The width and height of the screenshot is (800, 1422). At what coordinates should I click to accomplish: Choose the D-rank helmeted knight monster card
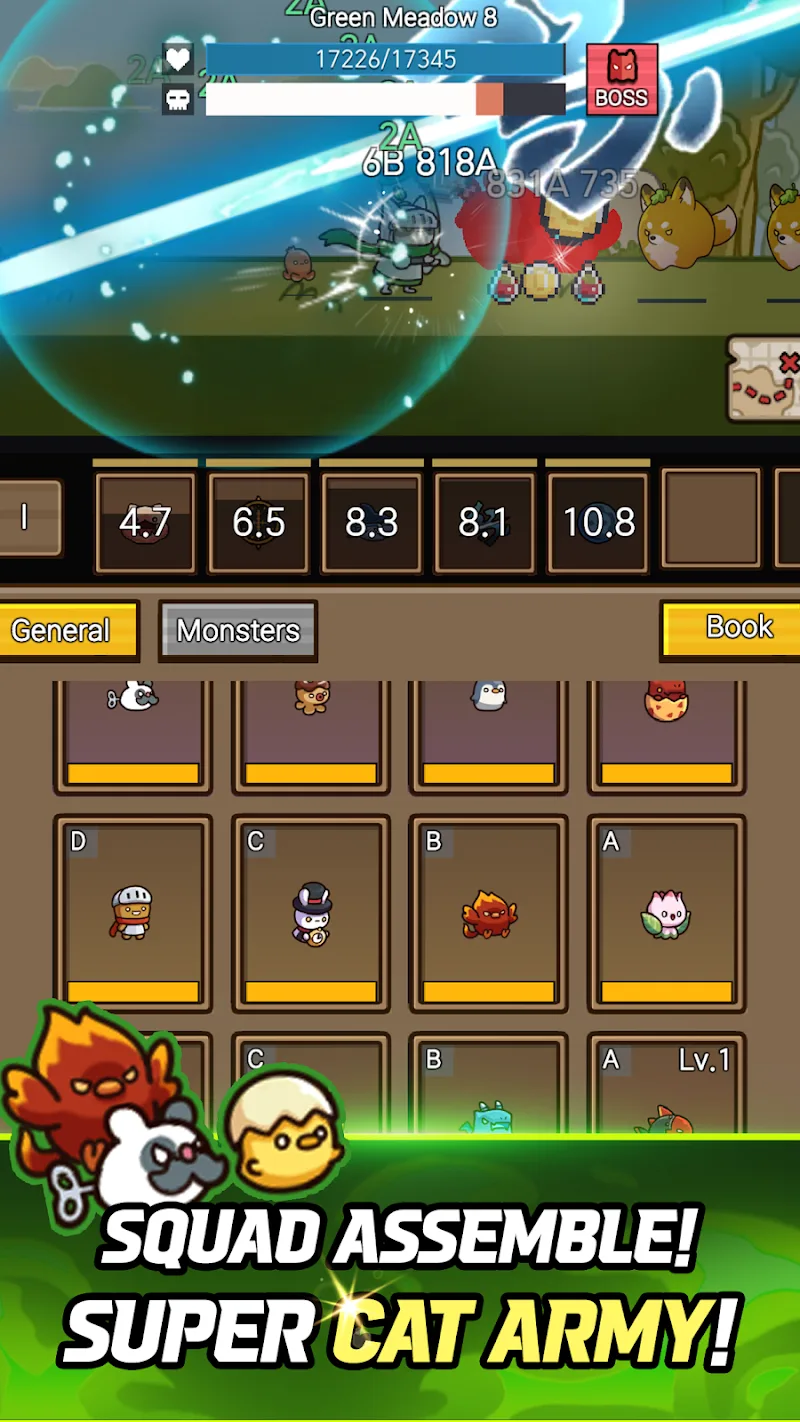point(132,912)
